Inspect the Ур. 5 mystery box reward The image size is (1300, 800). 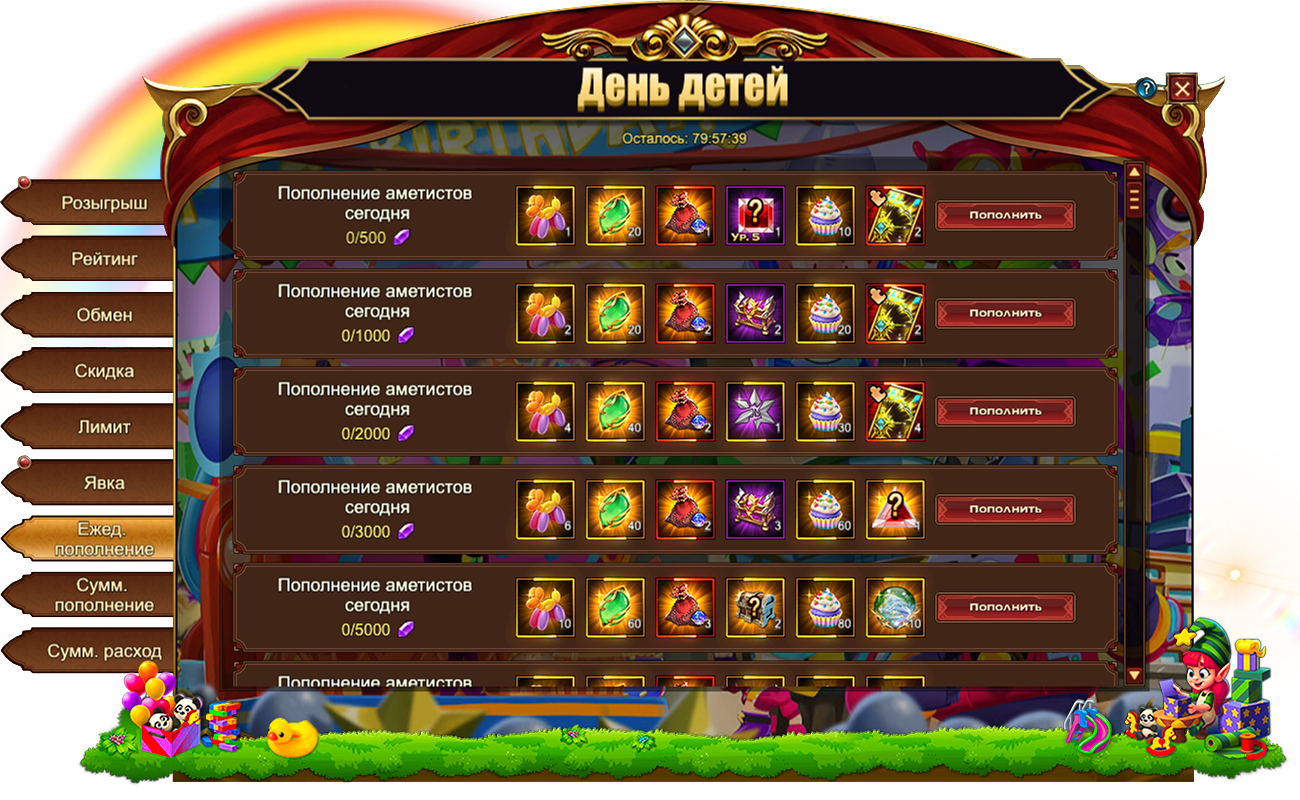click(755, 215)
